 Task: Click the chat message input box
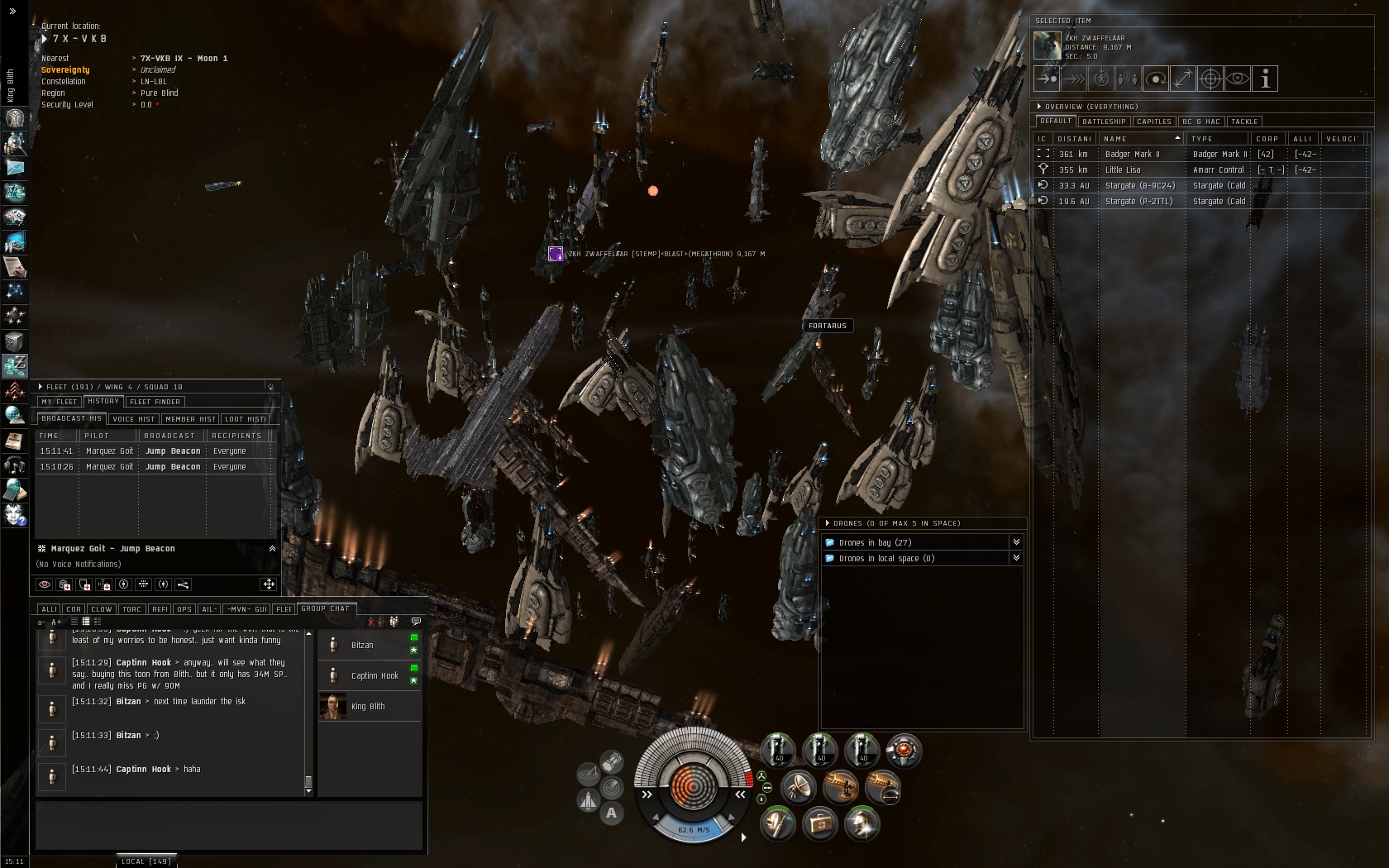coord(228,823)
